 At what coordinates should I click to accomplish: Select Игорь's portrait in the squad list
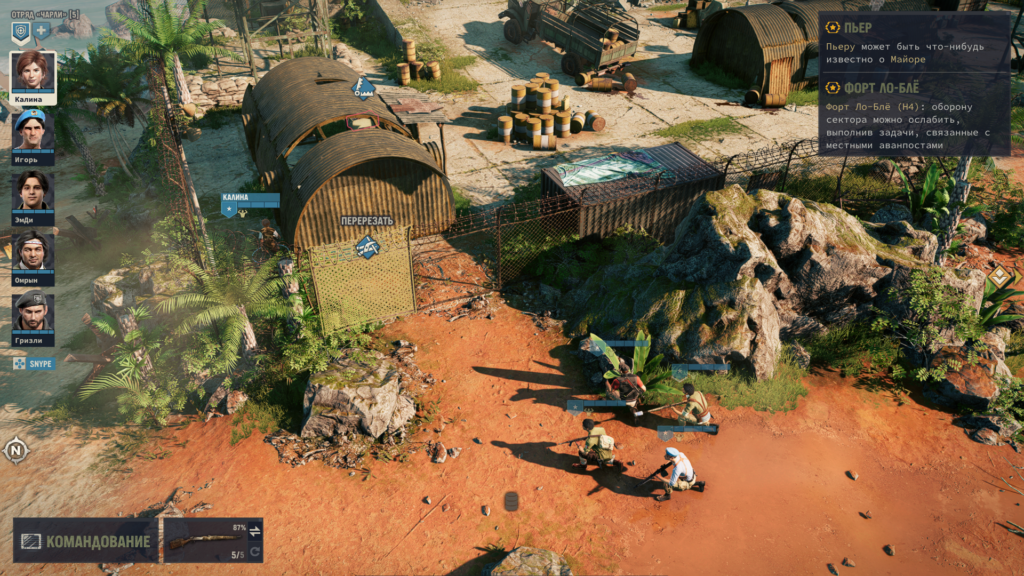[x=33, y=128]
